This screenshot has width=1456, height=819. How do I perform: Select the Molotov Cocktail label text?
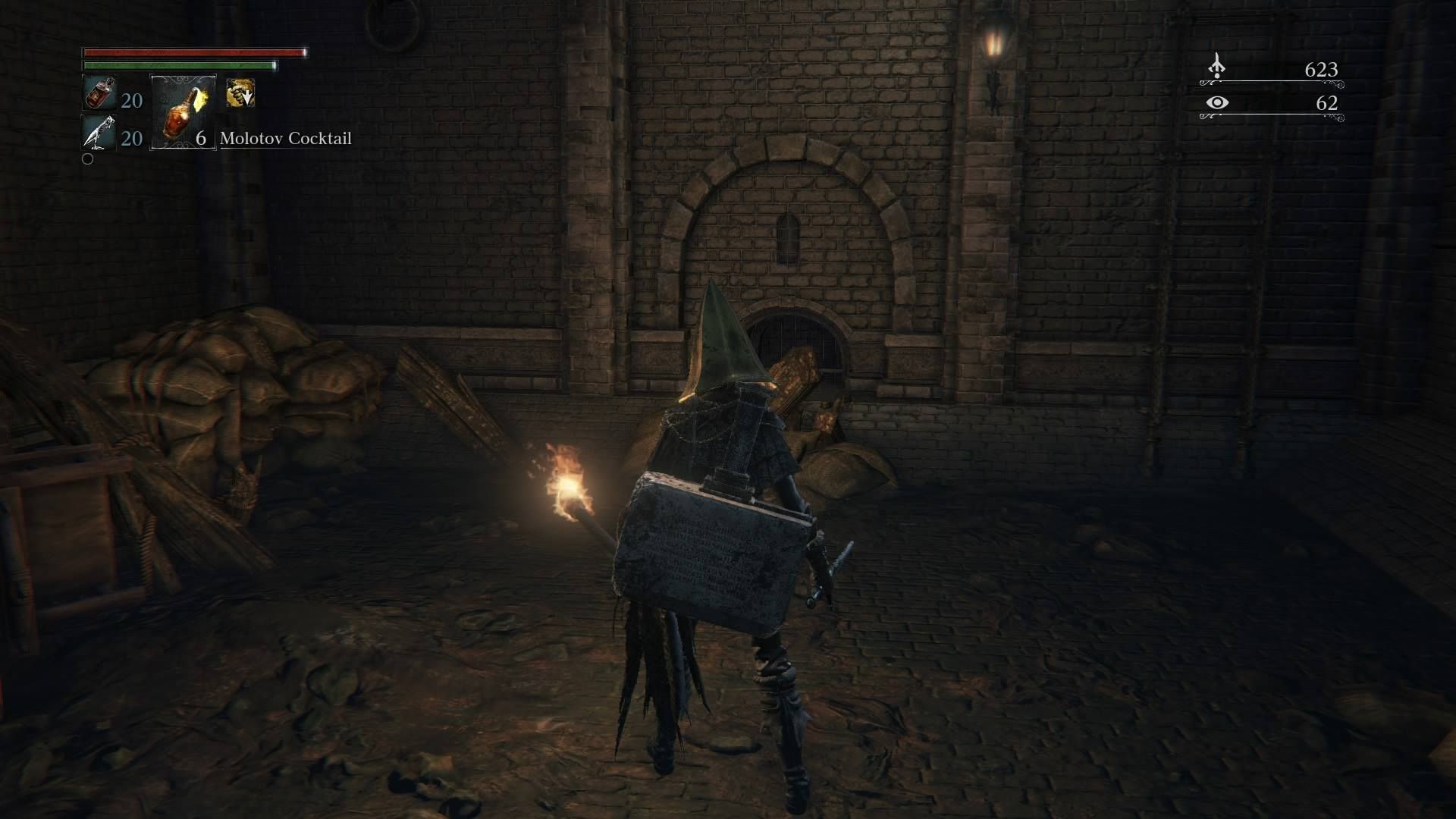point(285,139)
